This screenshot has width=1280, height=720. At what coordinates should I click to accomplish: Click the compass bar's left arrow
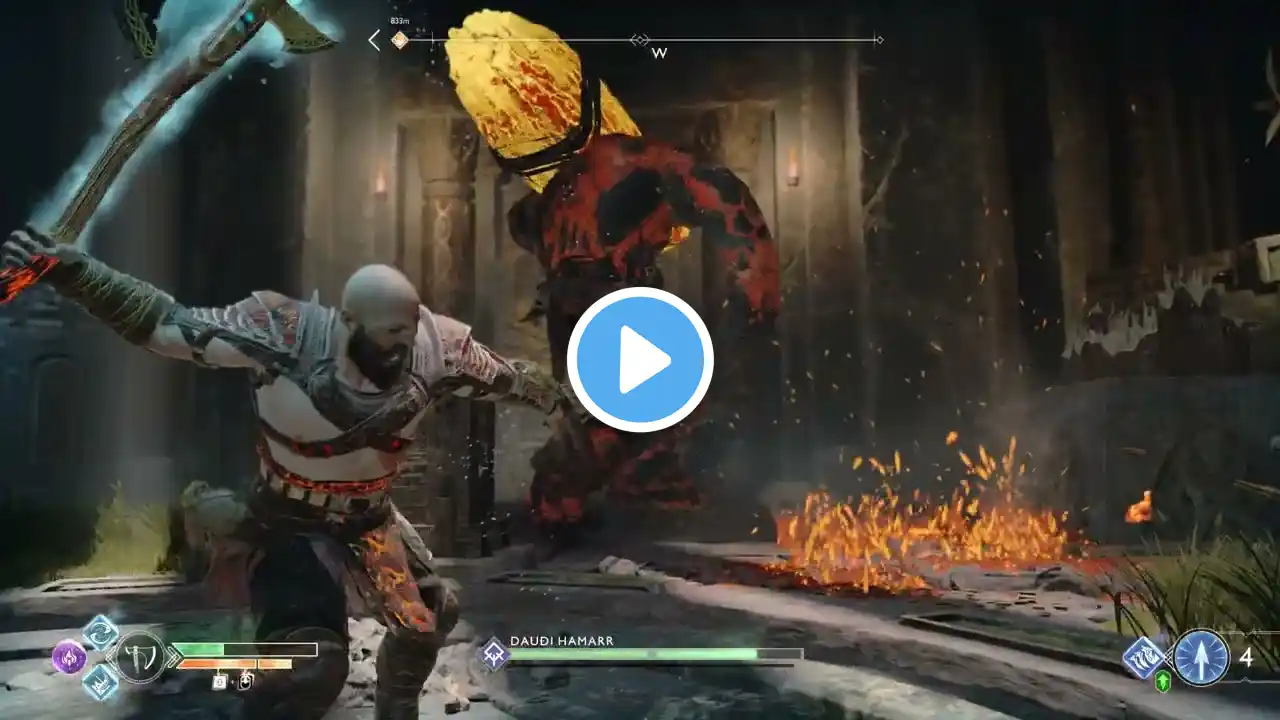tap(374, 40)
